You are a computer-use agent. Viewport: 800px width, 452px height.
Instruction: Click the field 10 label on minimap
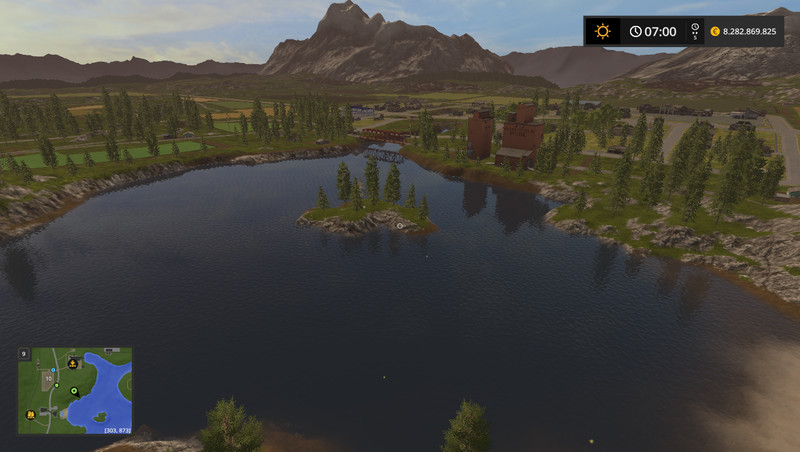coord(48,379)
